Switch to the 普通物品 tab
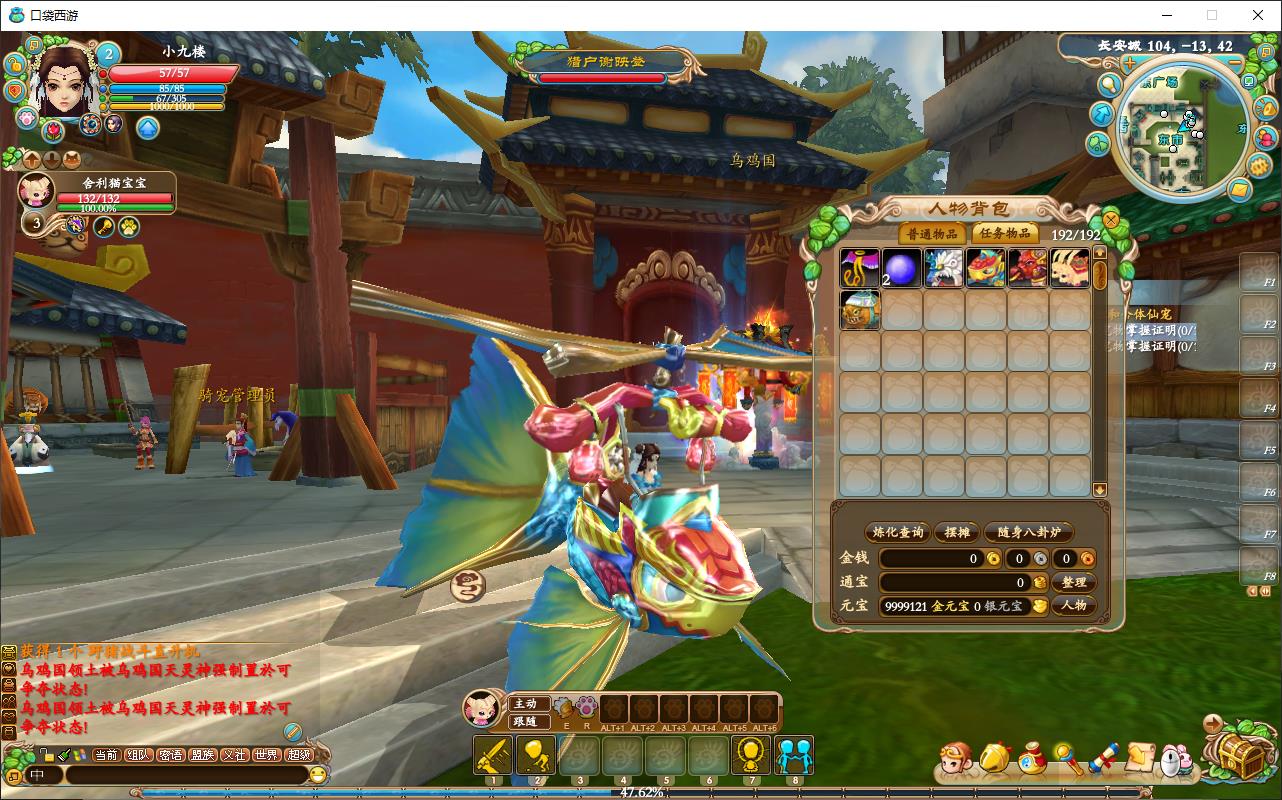 point(932,234)
